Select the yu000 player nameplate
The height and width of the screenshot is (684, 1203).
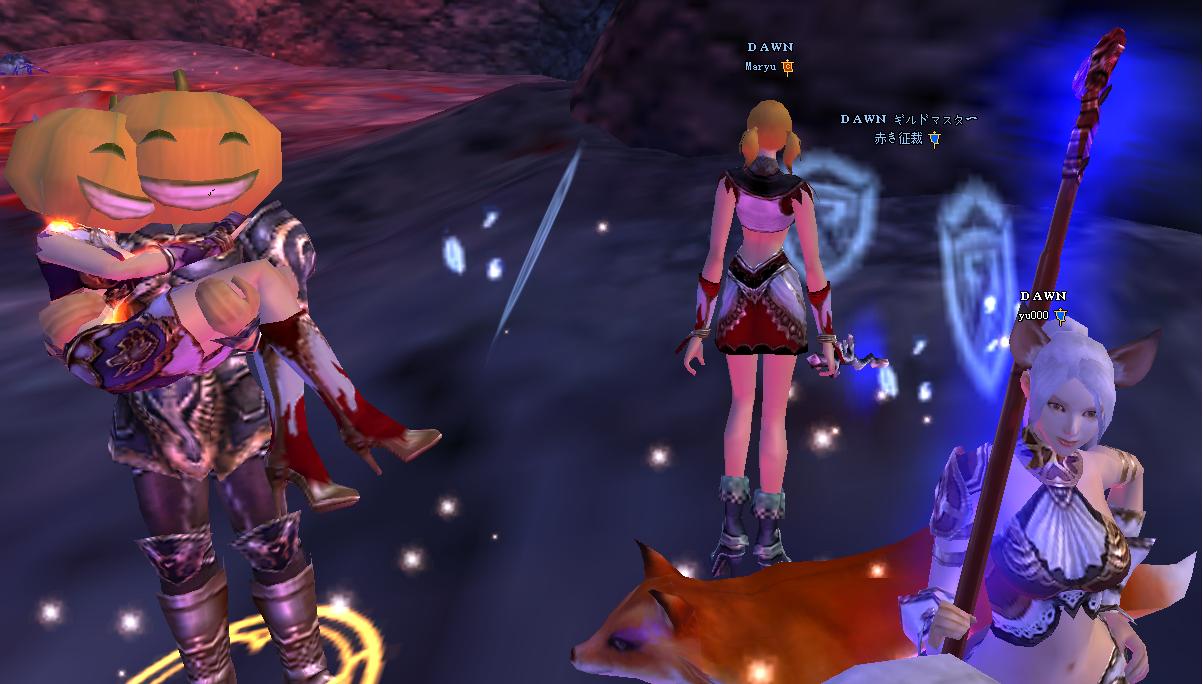(1034, 315)
